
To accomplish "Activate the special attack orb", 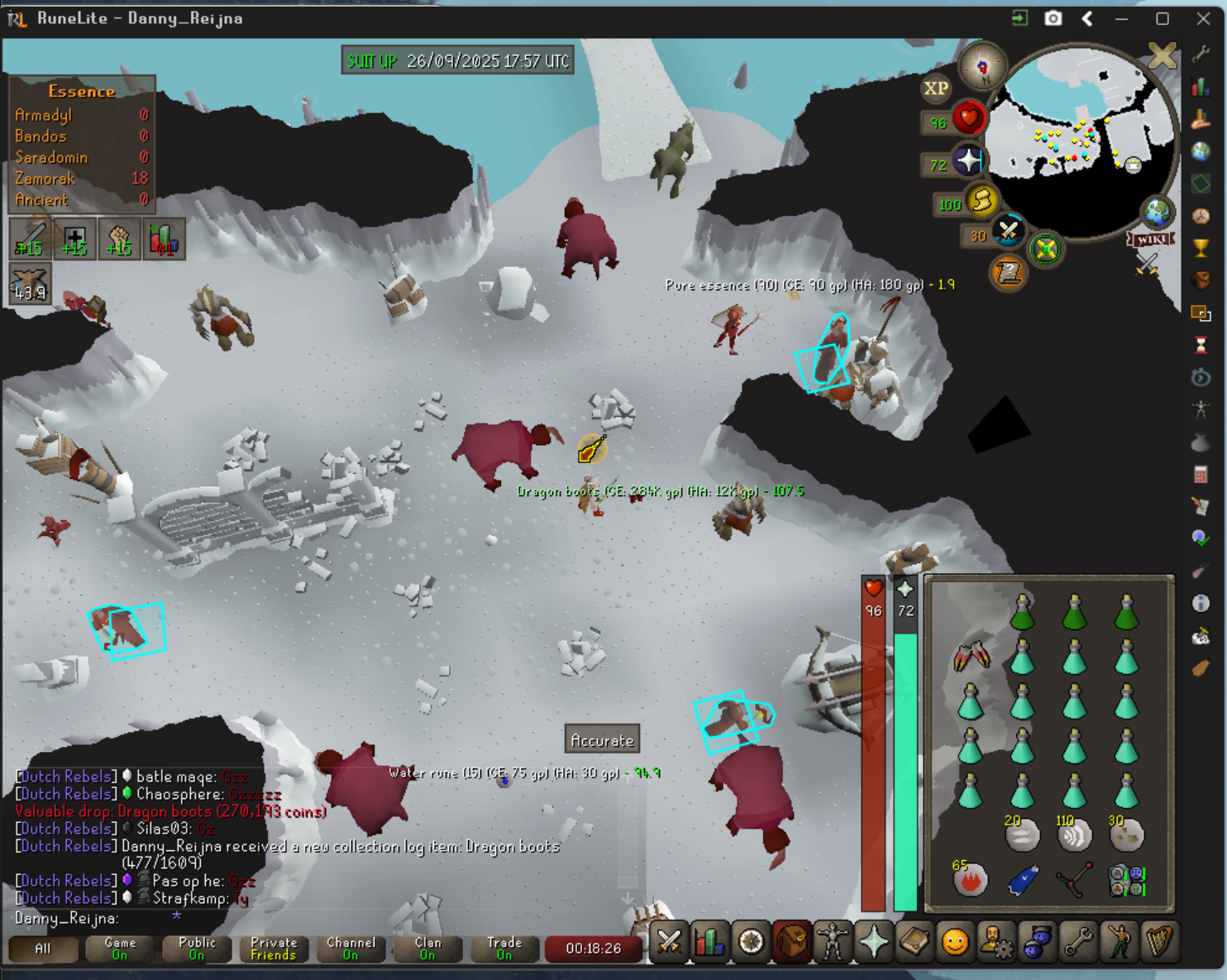I will click(x=1008, y=231).
